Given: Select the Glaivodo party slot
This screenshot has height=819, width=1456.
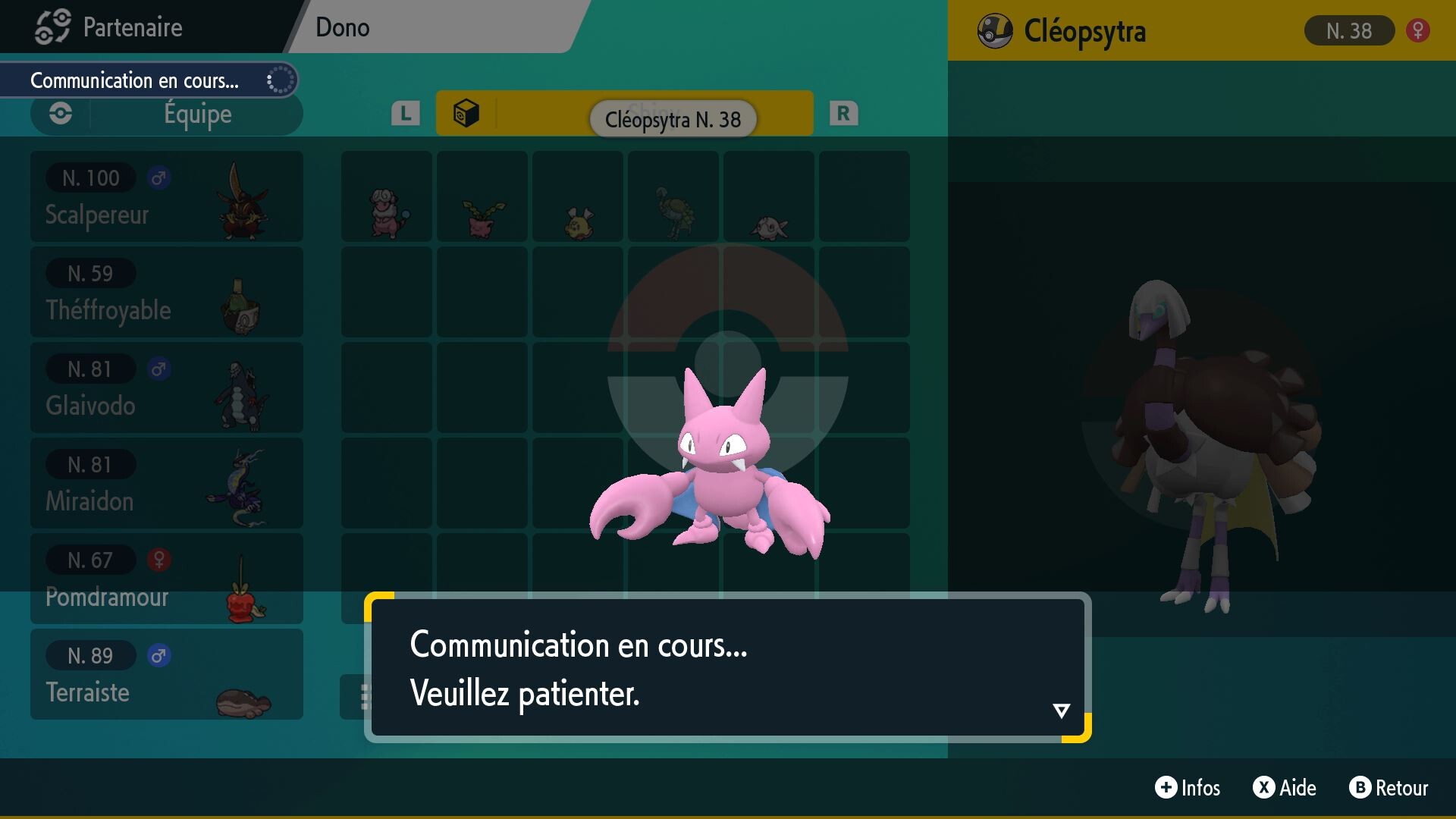Looking at the screenshot, I should [x=167, y=388].
